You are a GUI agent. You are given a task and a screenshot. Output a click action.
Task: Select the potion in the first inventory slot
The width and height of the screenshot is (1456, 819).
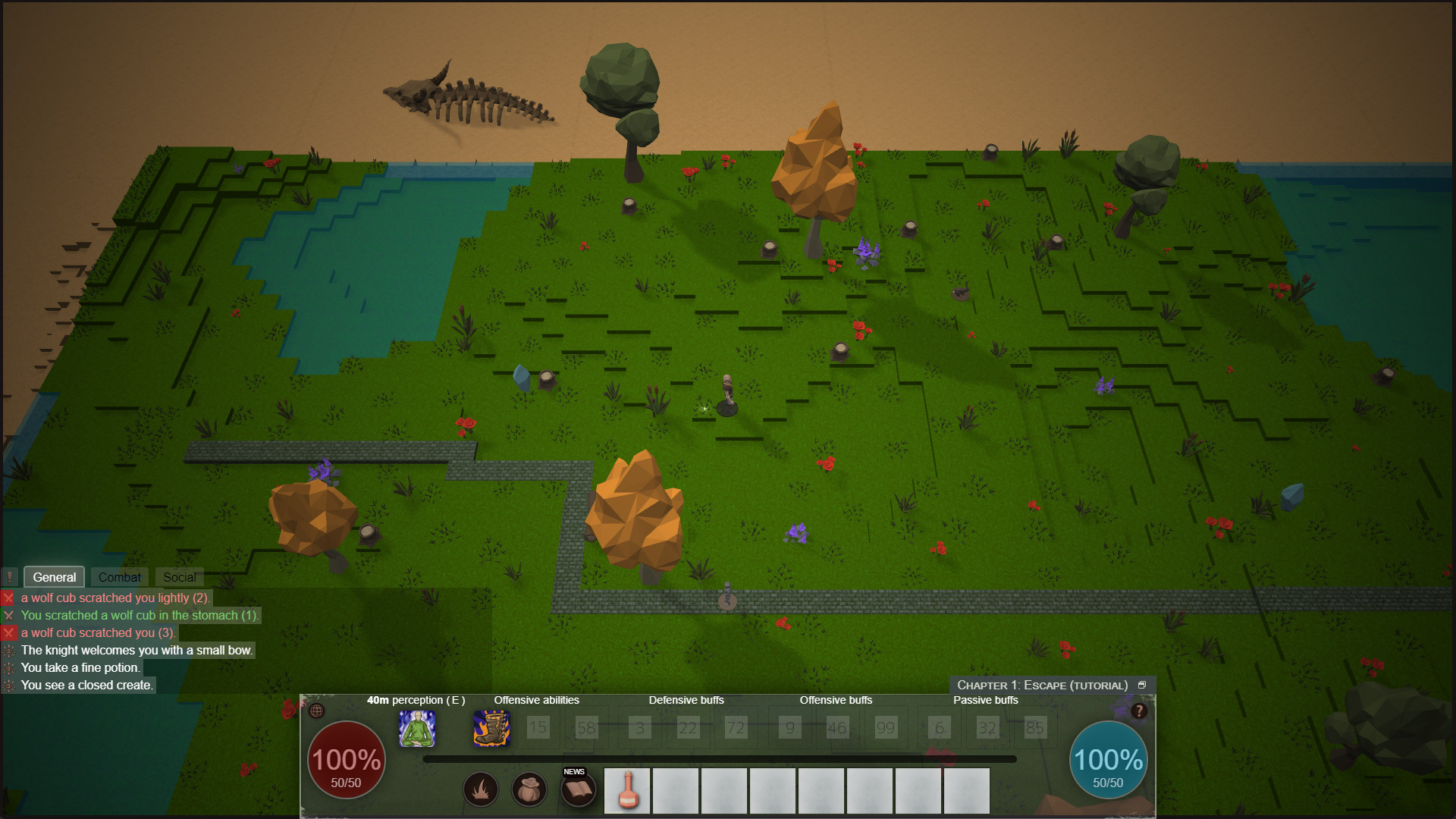627,791
